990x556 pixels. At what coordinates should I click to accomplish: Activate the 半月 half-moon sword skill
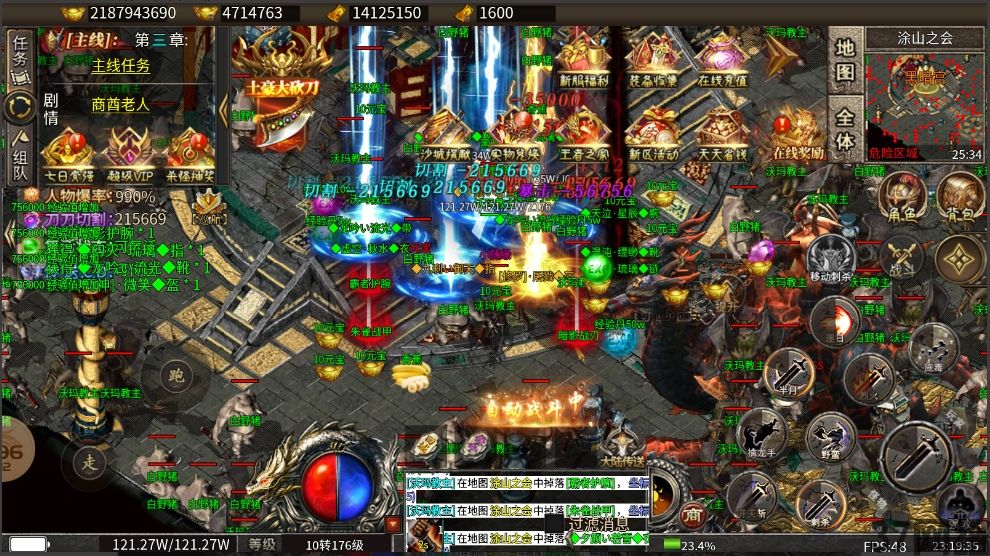coord(789,371)
